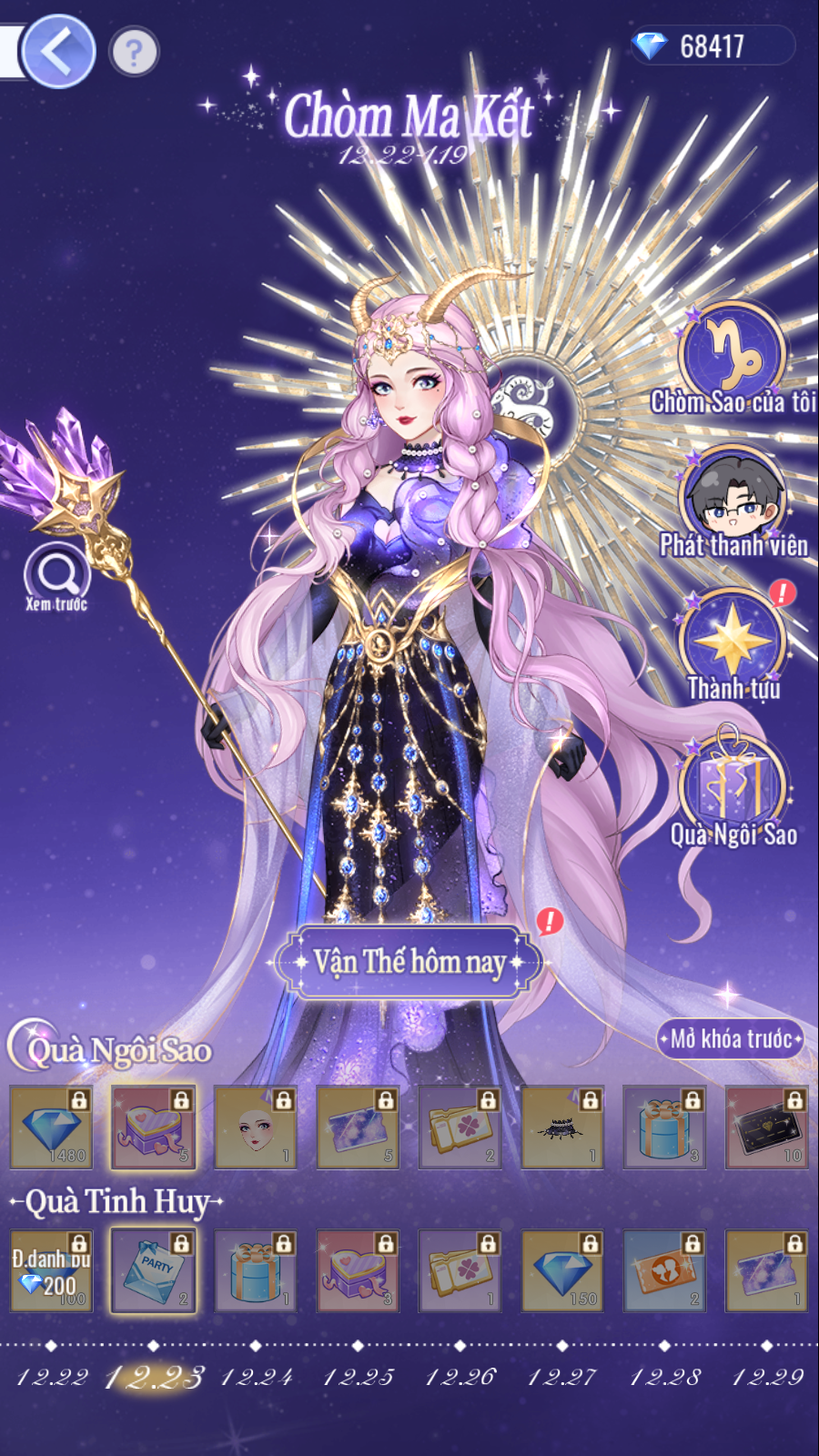Choose the 12.22 date marker

click(x=52, y=1376)
